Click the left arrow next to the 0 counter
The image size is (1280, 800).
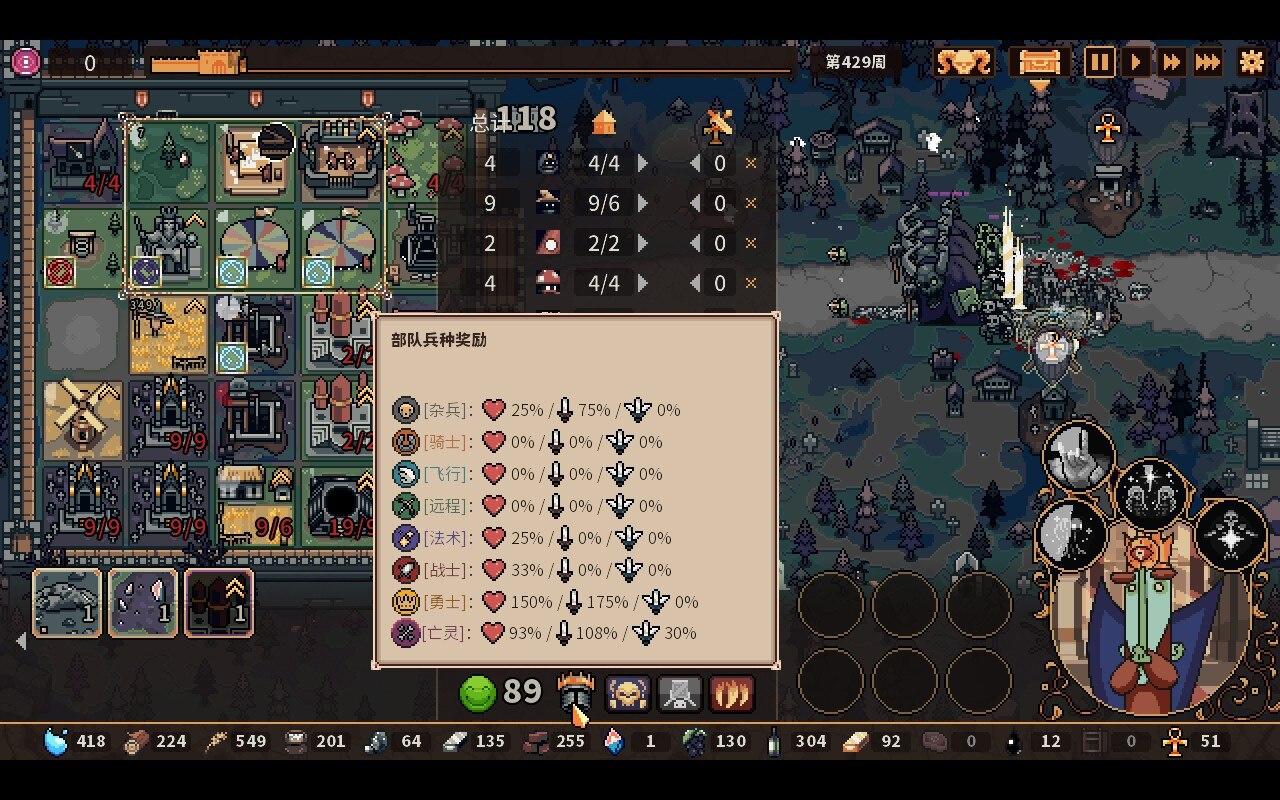tap(696, 163)
